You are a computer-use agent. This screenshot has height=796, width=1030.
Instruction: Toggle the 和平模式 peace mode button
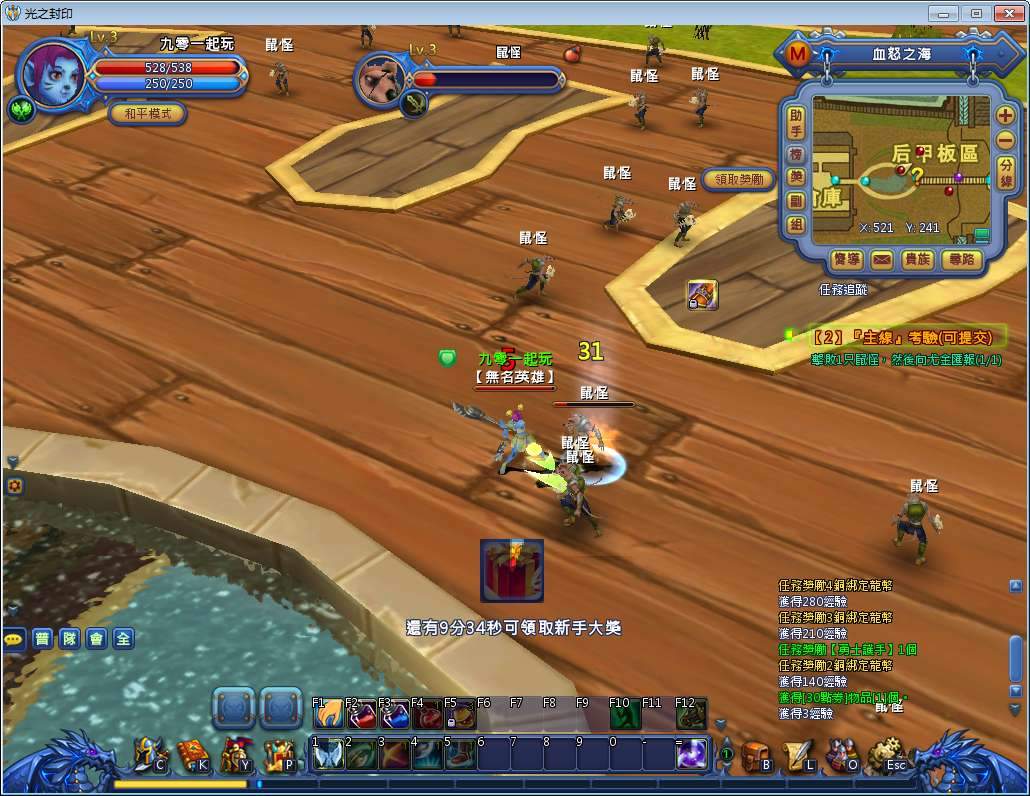pyautogui.click(x=148, y=113)
